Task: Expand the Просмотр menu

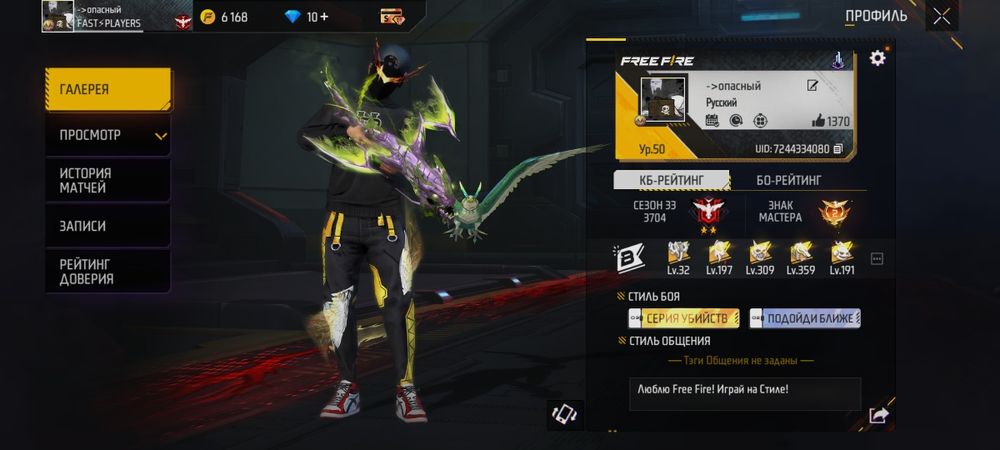Action: pyautogui.click(x=107, y=135)
